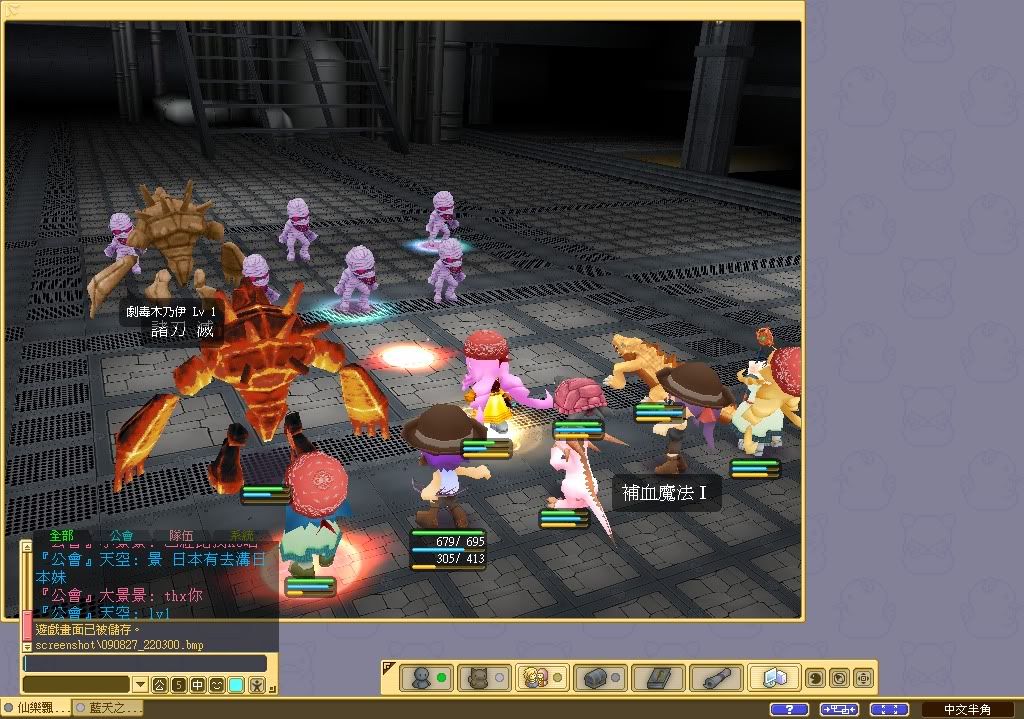Screen dimensions: 1024x719
Task: Select the telescope toolbar button
Action: click(717, 677)
